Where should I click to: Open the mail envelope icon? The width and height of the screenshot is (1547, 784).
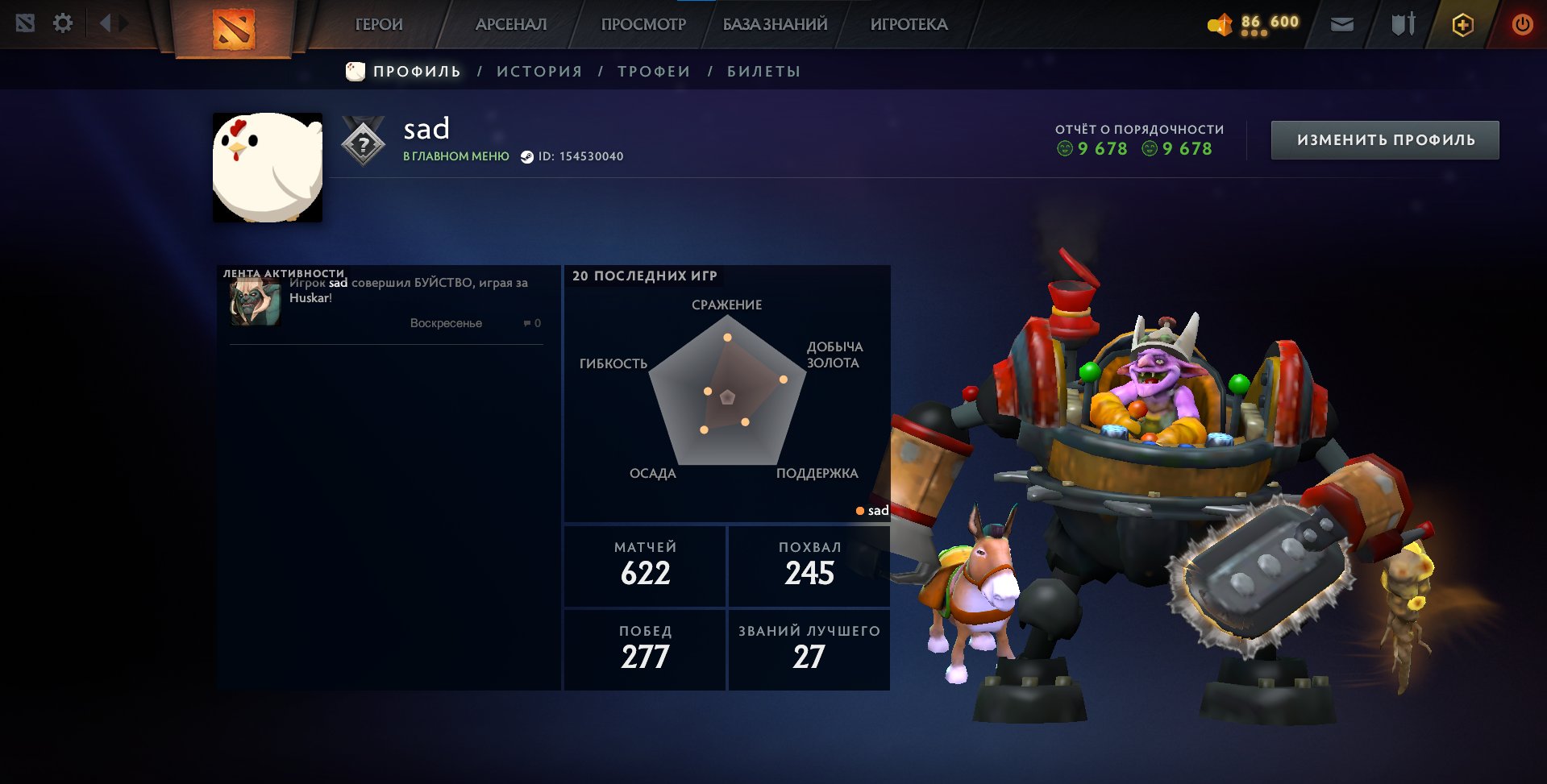click(x=1341, y=24)
